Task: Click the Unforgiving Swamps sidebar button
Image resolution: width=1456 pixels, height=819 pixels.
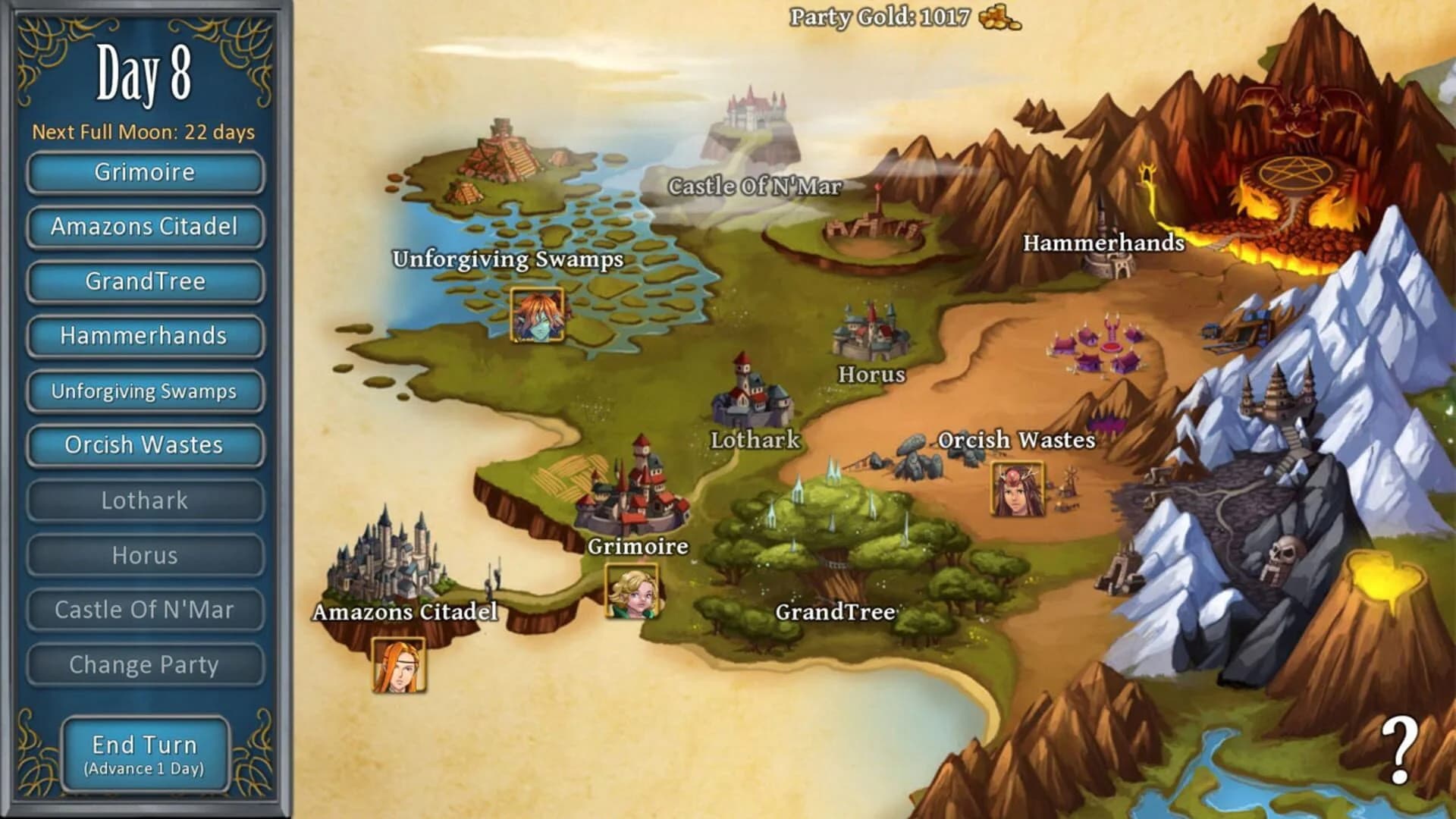Action: click(144, 391)
